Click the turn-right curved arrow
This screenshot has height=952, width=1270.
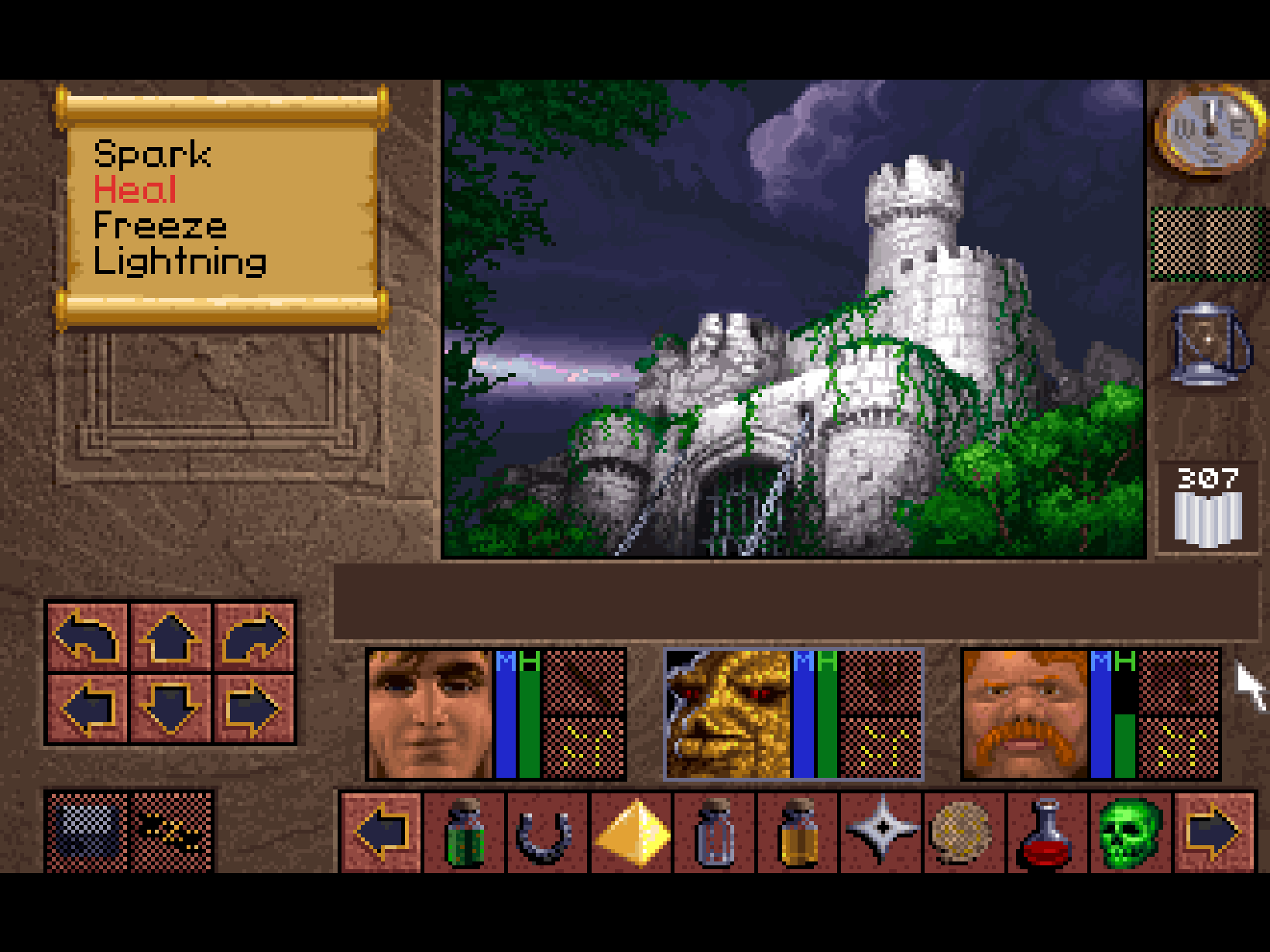[x=254, y=636]
